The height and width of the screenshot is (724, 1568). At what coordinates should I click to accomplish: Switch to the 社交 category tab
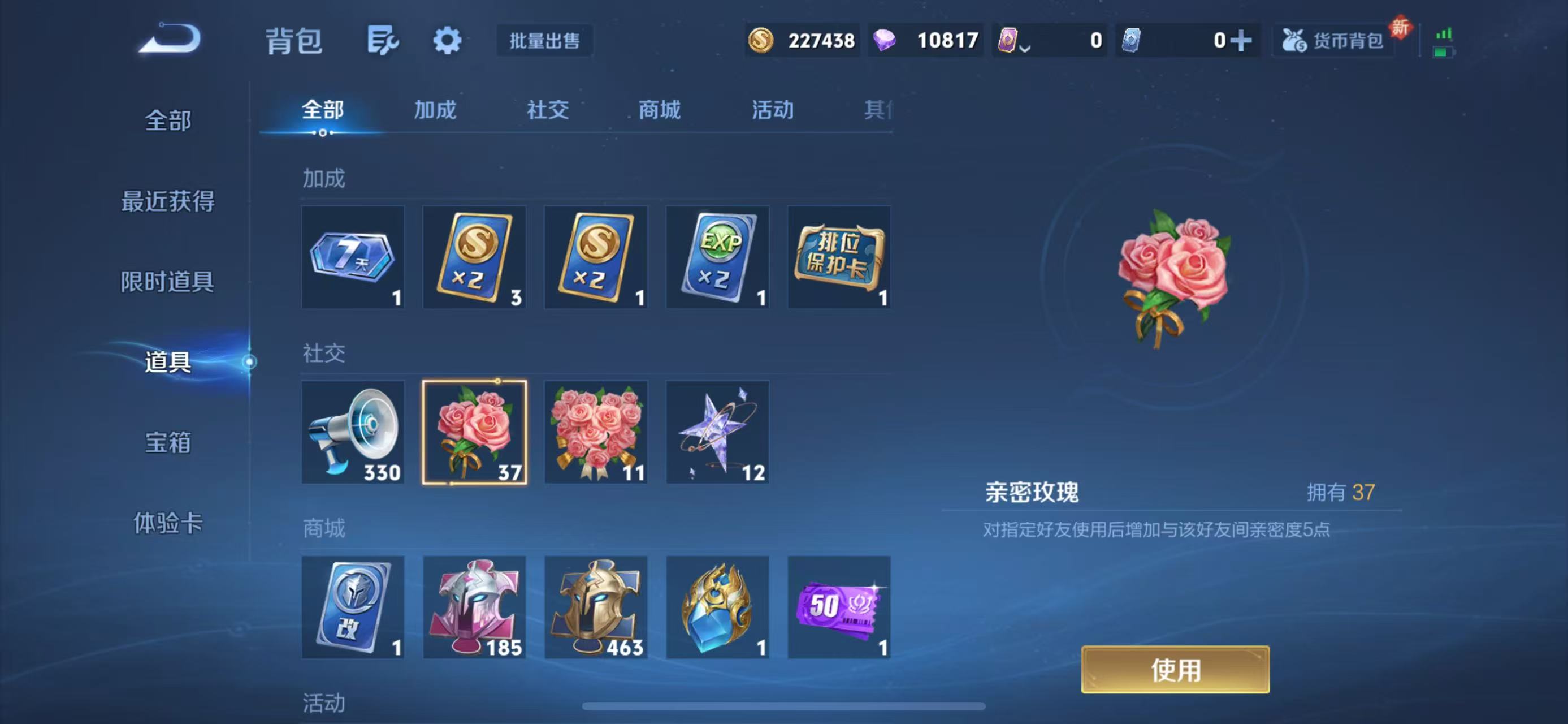click(547, 110)
